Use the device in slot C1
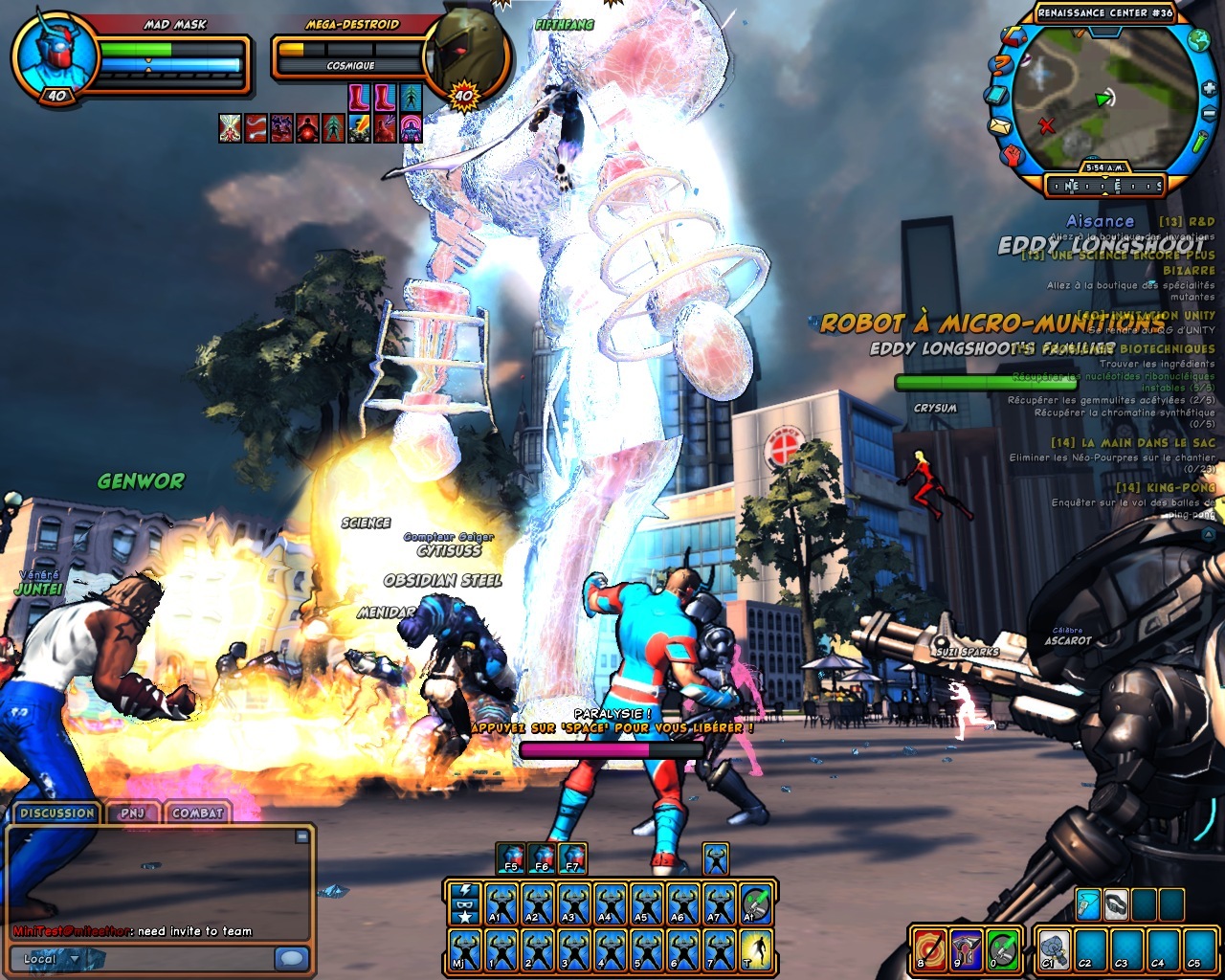1225x980 pixels. tap(1053, 950)
